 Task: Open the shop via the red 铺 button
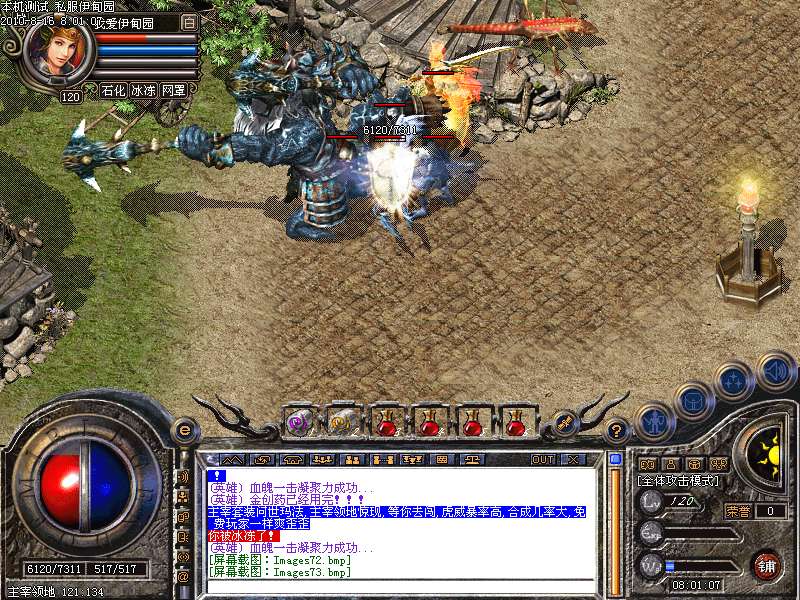pyautogui.click(x=767, y=565)
